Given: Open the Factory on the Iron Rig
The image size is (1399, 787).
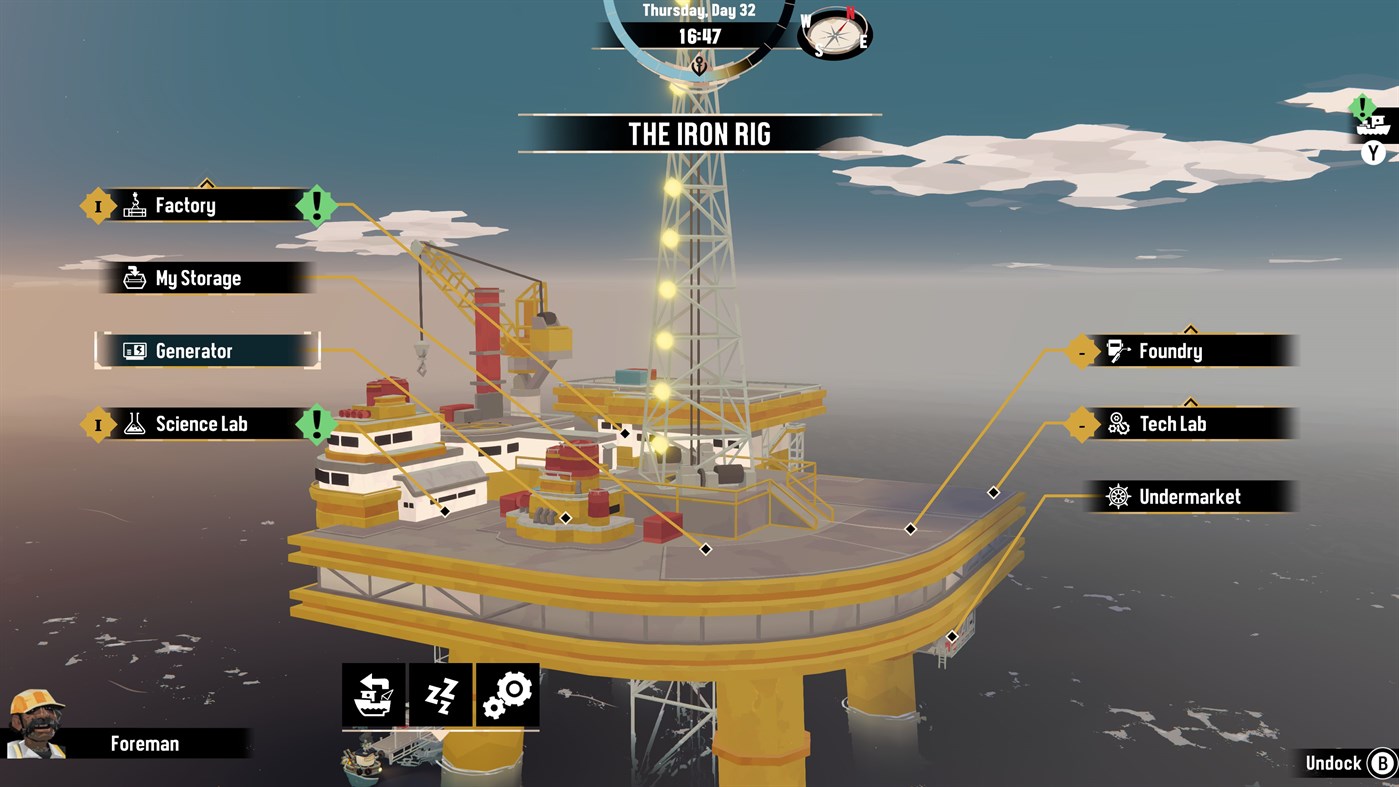Looking at the screenshot, I should click(x=185, y=205).
